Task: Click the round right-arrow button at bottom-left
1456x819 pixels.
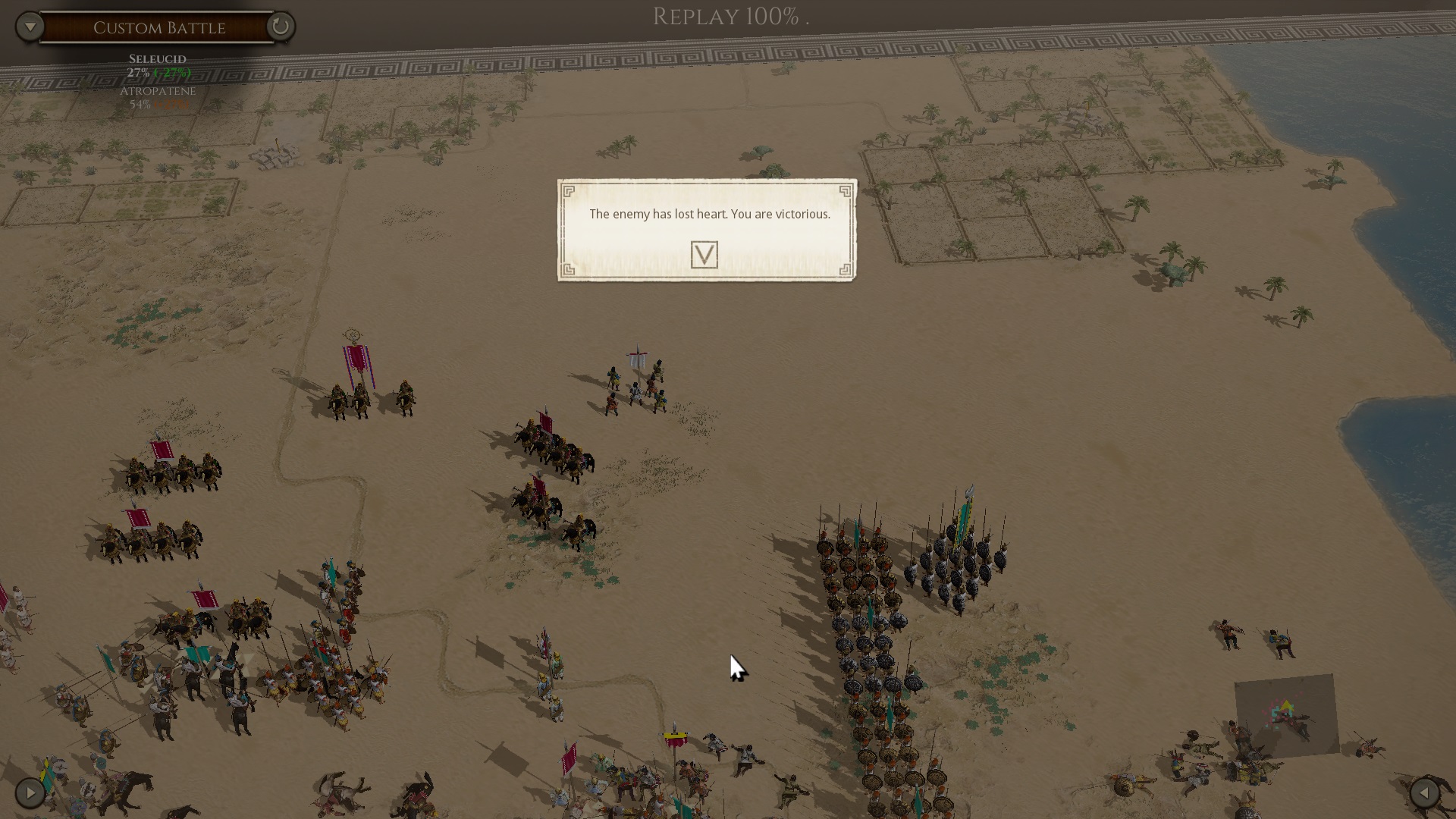Action: (x=30, y=793)
